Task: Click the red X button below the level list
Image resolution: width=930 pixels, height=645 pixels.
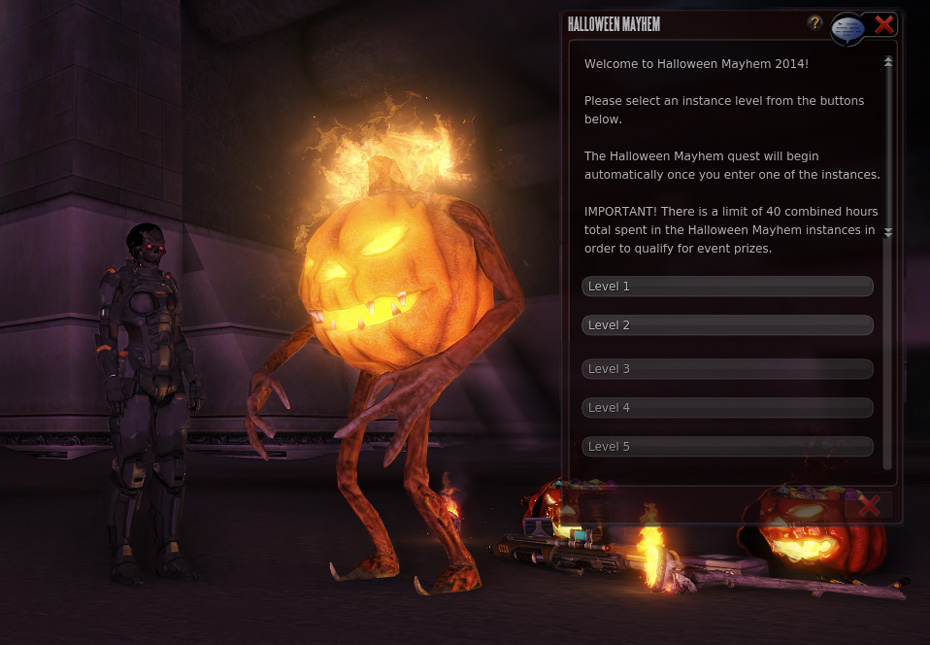Action: (x=868, y=506)
